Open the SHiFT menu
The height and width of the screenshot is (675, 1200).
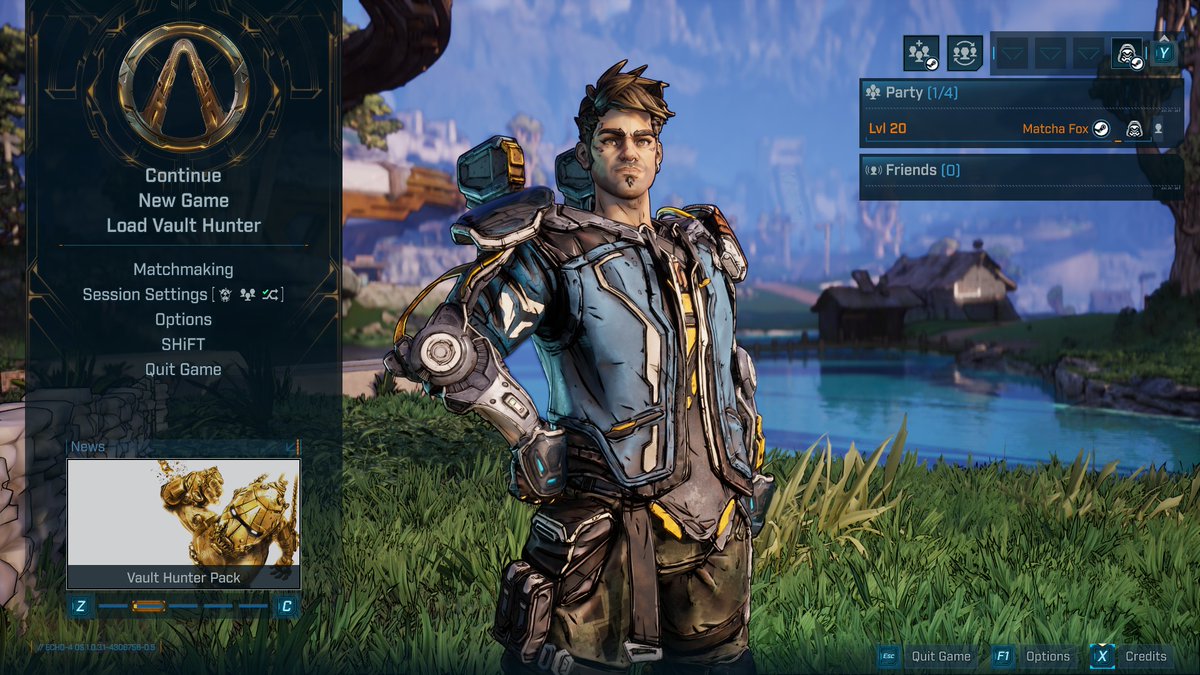[183, 344]
